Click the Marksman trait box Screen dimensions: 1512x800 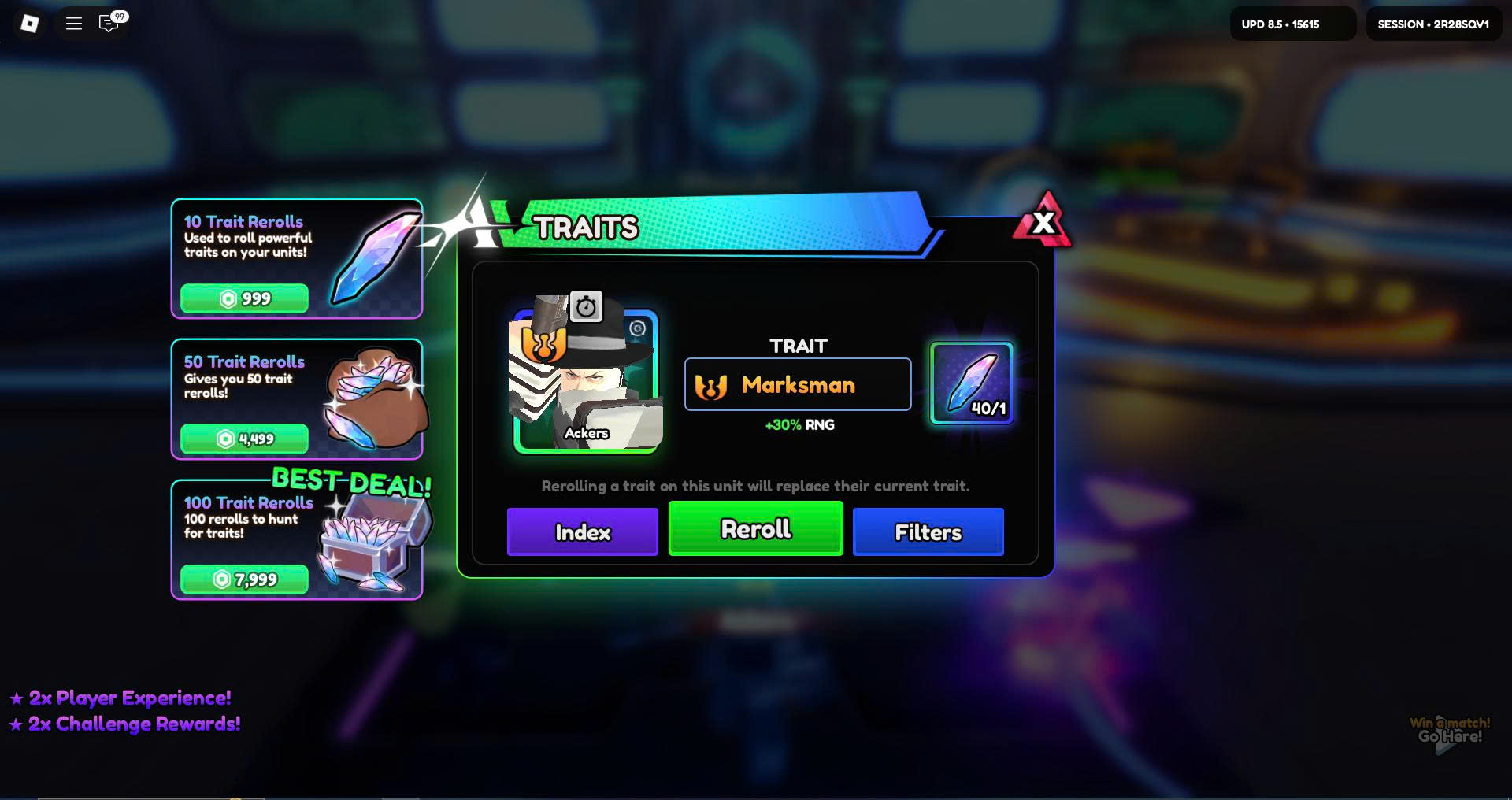(x=798, y=384)
